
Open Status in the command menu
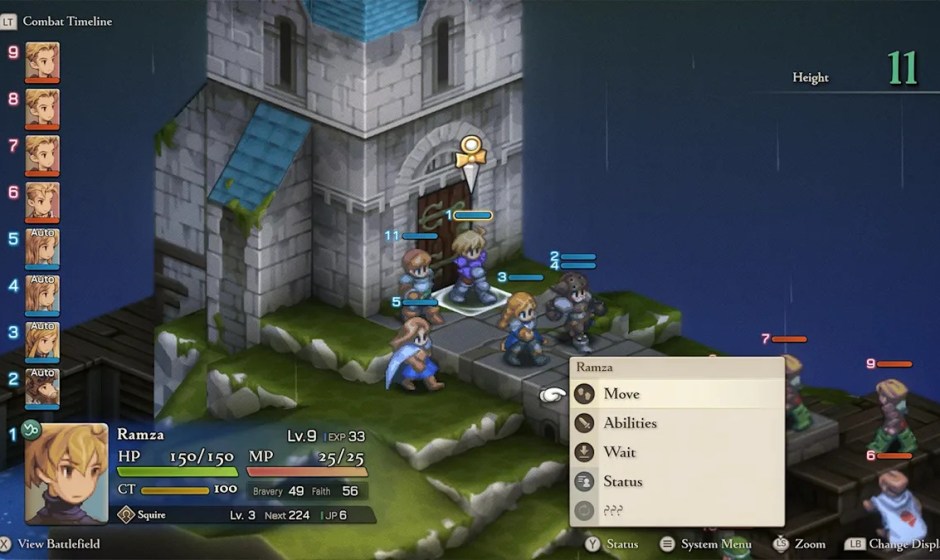tap(622, 481)
